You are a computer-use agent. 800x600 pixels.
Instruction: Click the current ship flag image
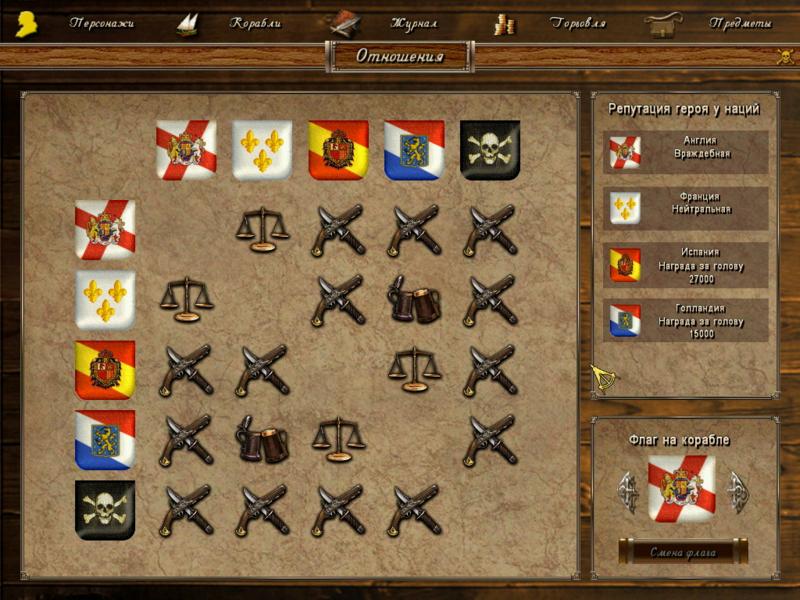tap(682, 489)
